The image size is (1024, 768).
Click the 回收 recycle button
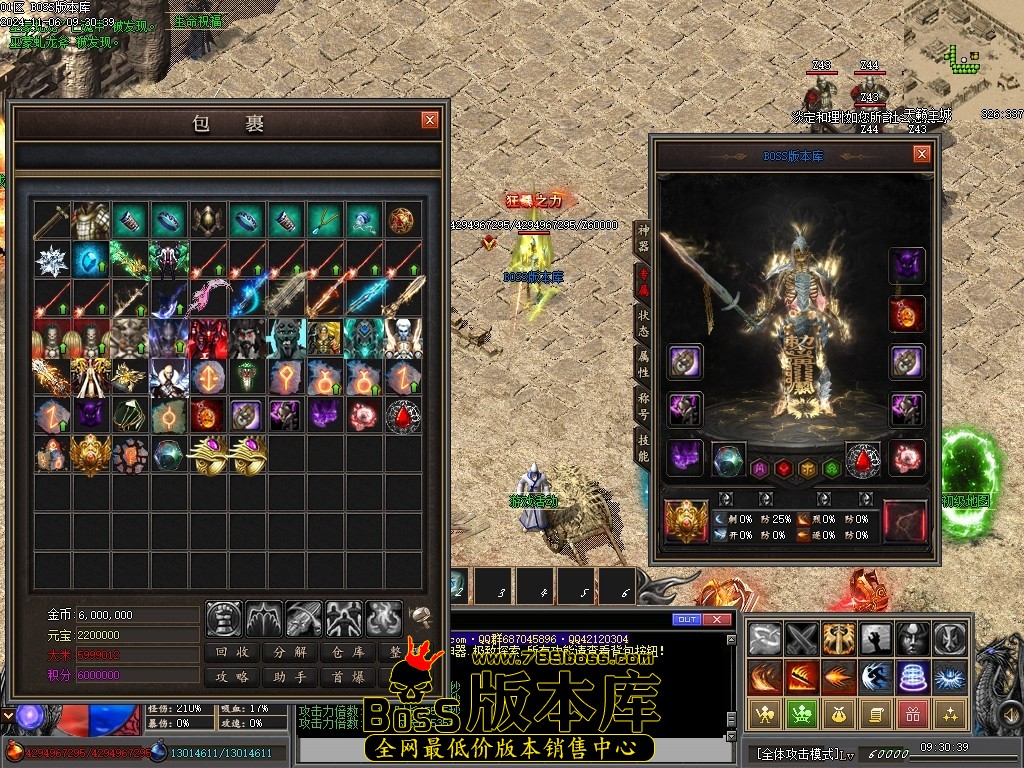[x=233, y=652]
